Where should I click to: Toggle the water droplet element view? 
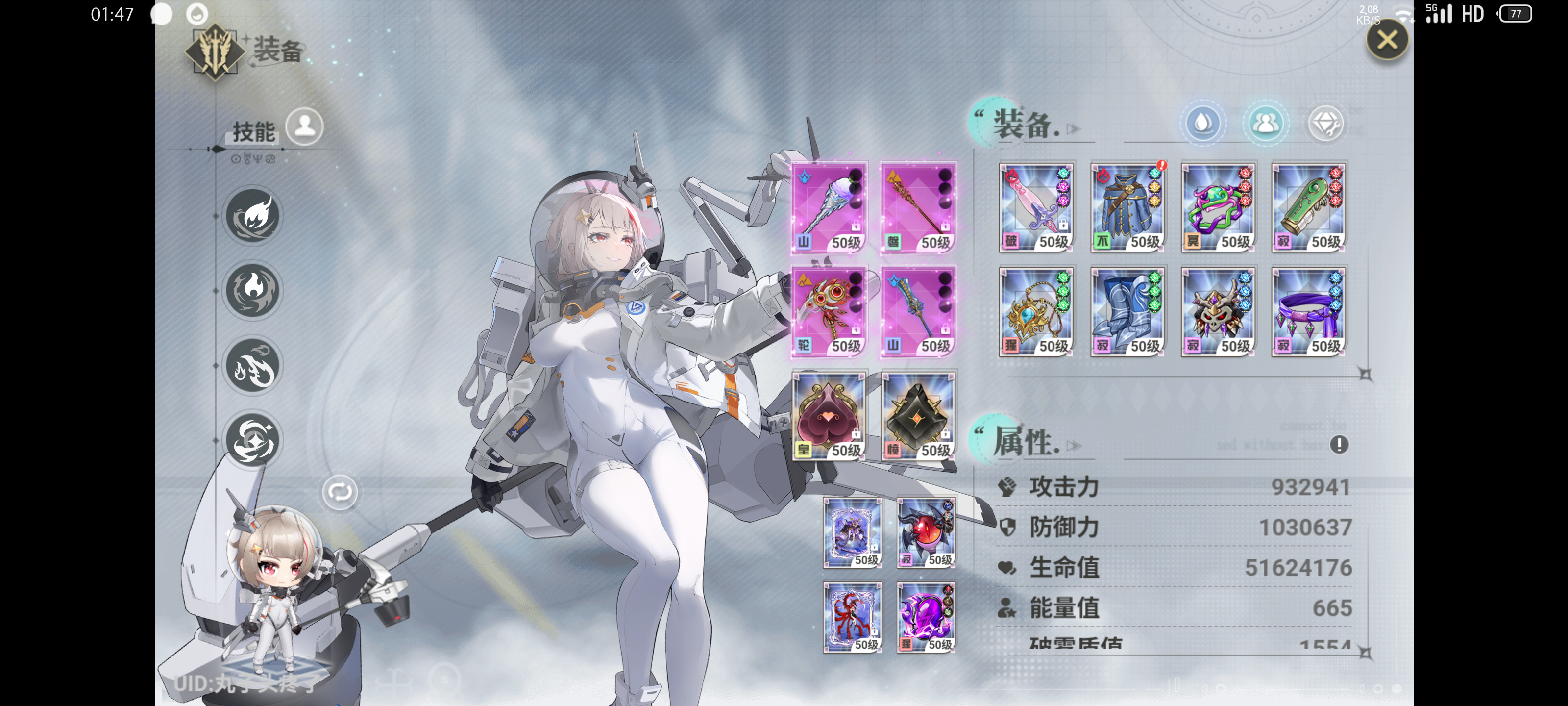[x=1203, y=123]
